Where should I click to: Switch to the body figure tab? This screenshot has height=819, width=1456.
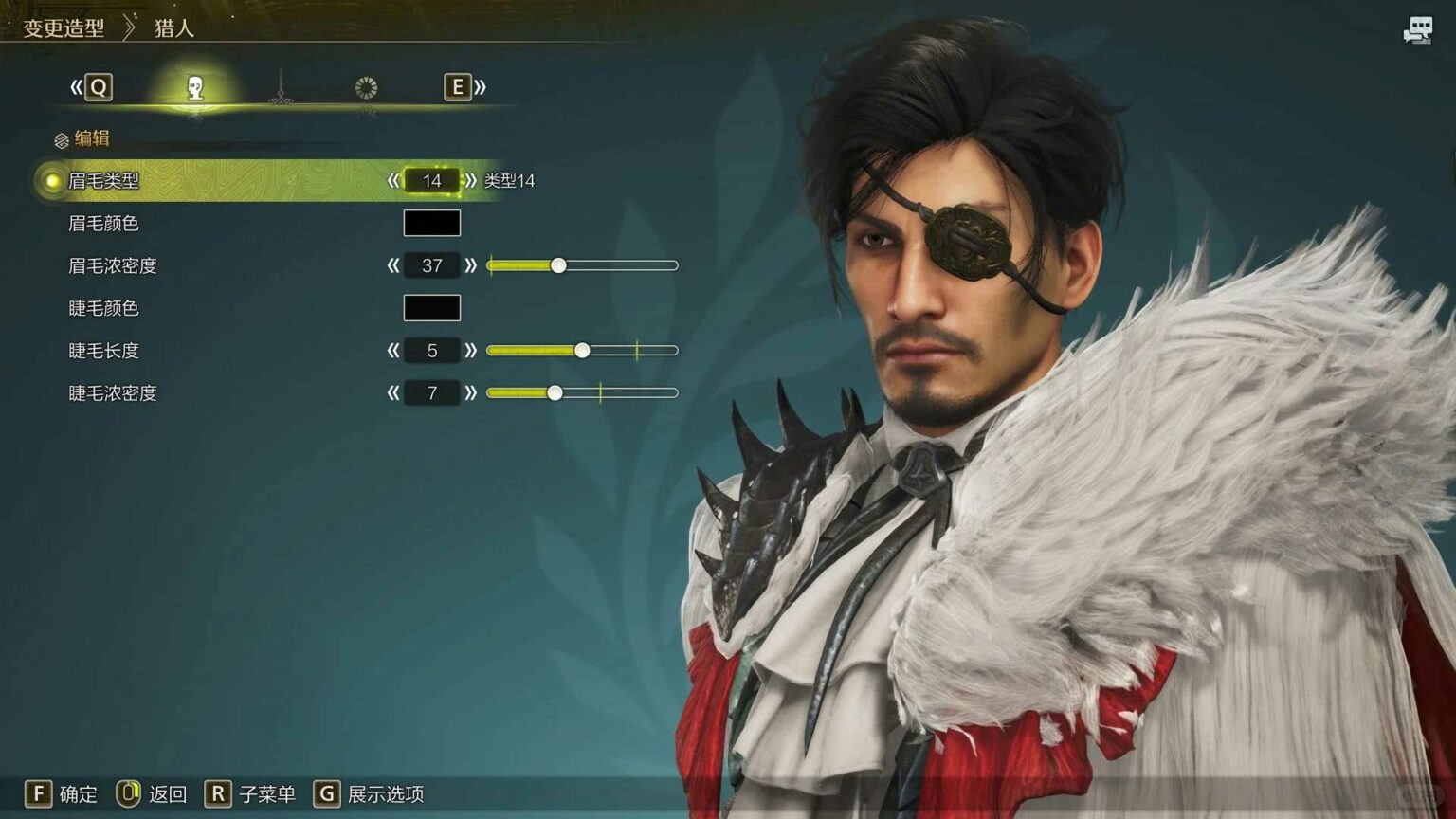coord(281,88)
